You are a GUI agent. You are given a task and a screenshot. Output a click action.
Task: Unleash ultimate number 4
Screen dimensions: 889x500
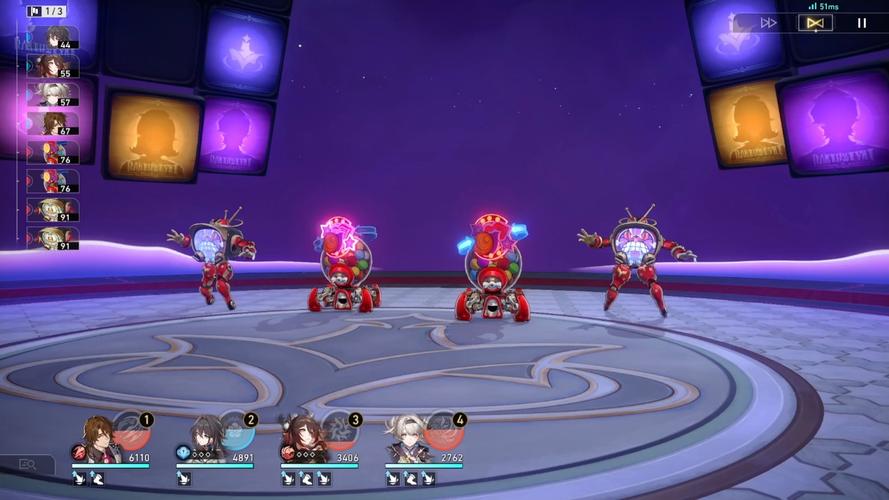(x=444, y=431)
